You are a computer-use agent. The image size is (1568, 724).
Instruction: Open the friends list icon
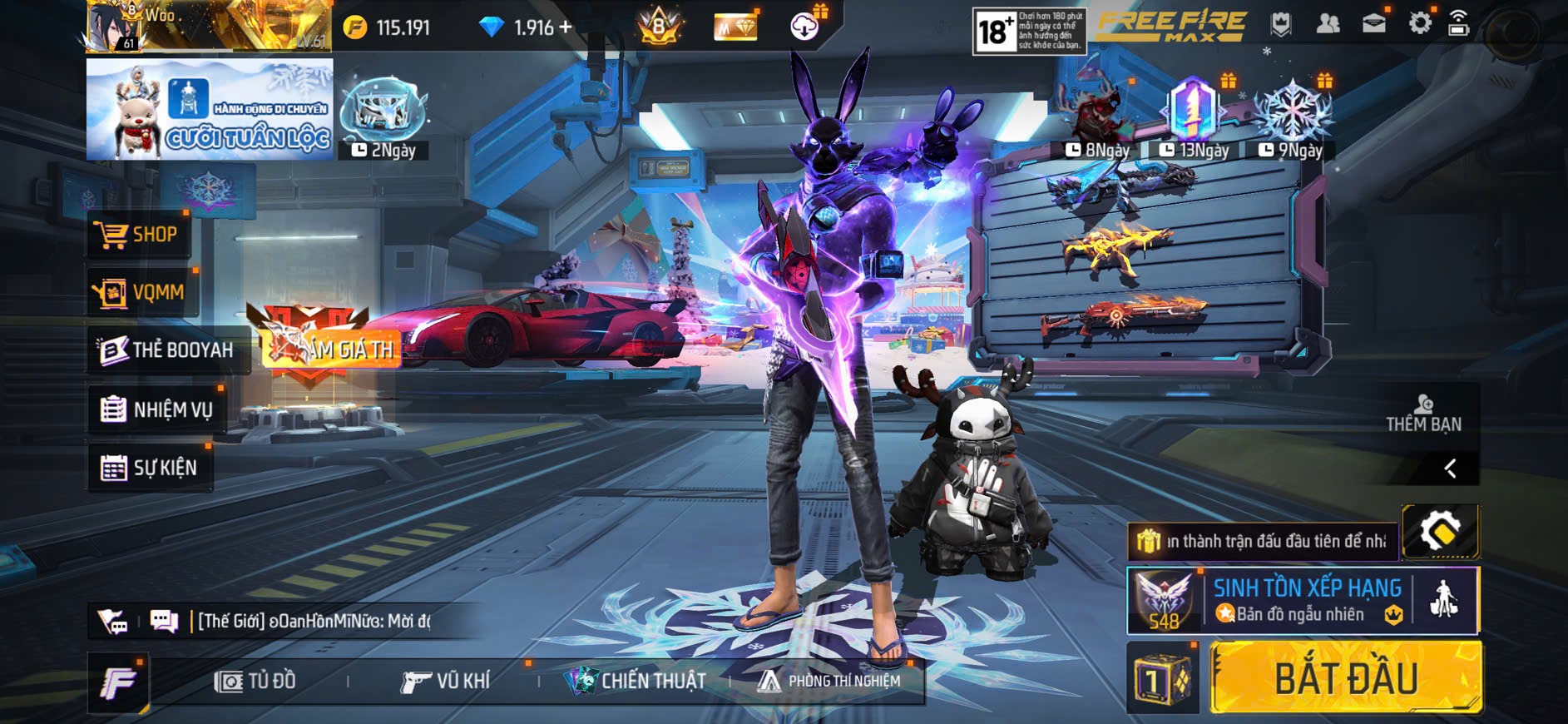(x=1328, y=23)
